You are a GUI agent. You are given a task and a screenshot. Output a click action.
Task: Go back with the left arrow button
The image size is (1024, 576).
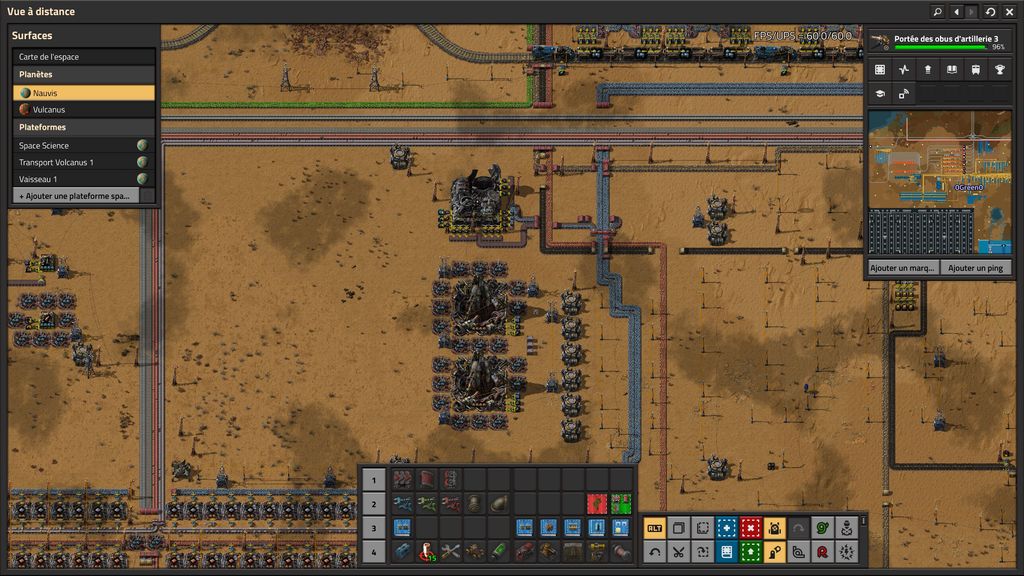pos(956,12)
